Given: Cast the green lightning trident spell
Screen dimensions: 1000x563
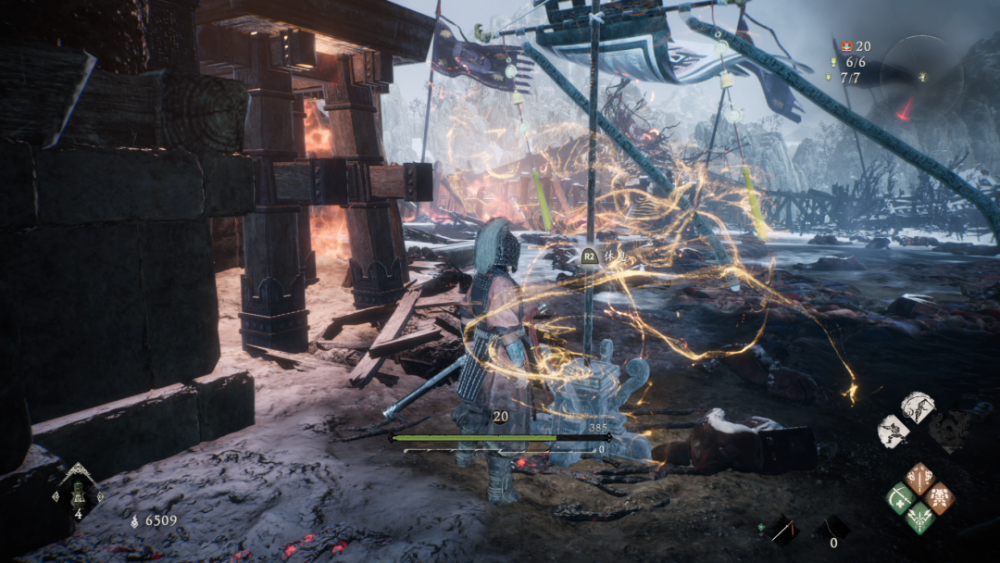Looking at the screenshot, I should click(920, 517).
